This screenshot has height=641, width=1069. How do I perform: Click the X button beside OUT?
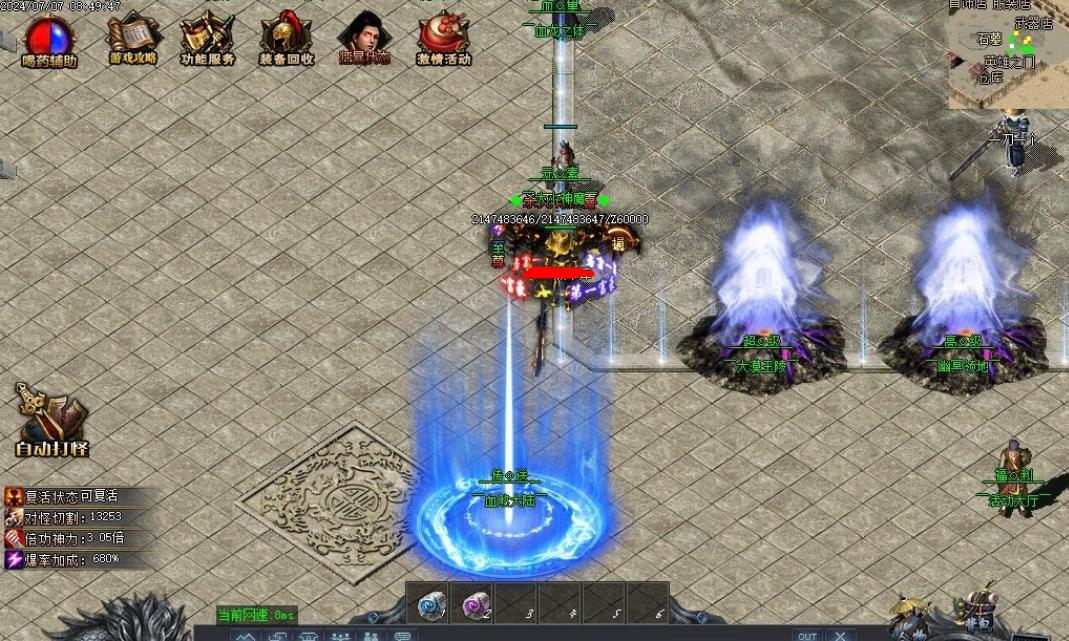(x=839, y=635)
